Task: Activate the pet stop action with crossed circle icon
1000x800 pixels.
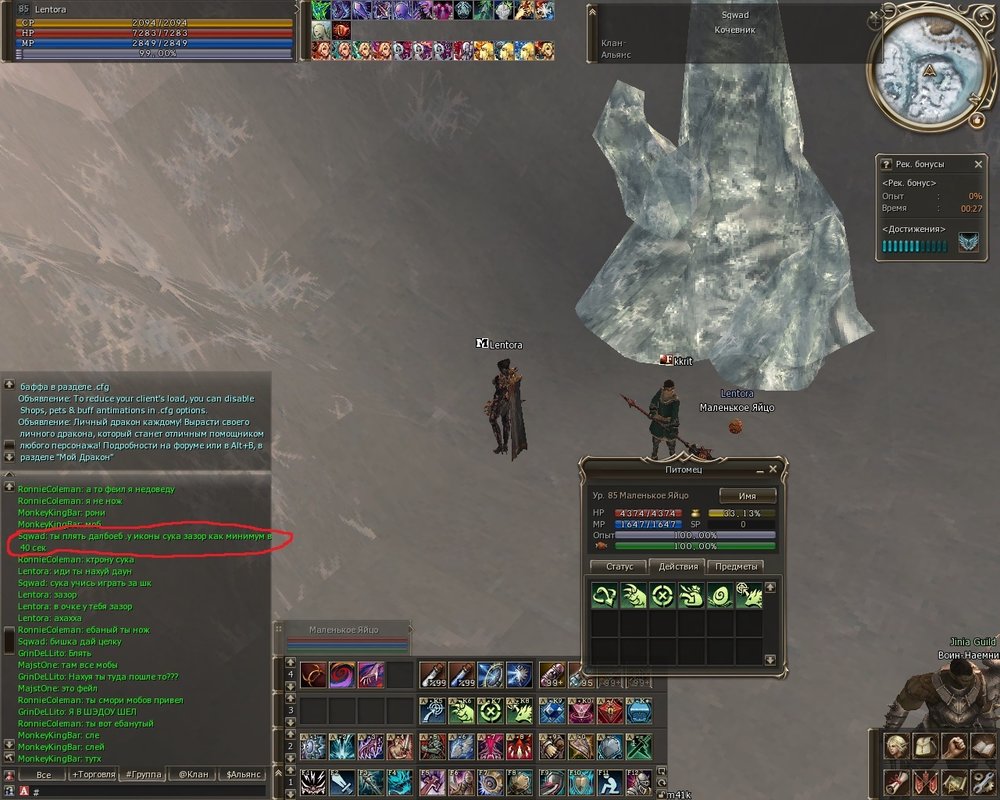Action: (661, 596)
